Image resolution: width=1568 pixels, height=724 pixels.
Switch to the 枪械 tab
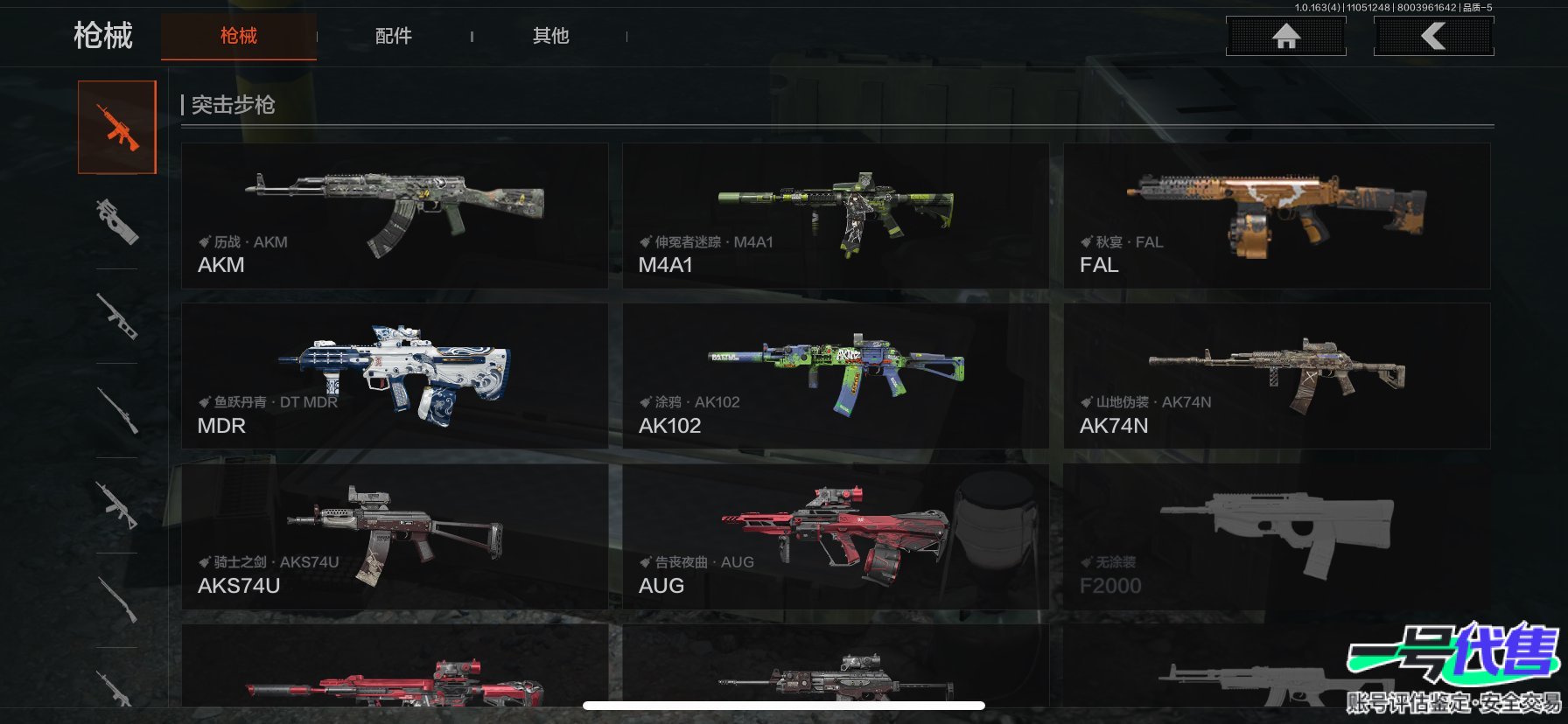coord(238,36)
